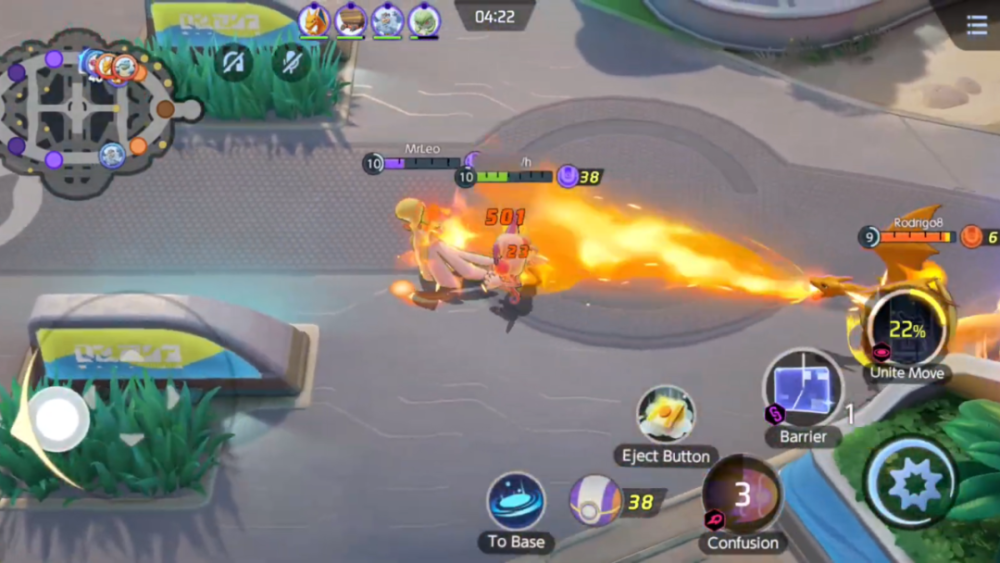Select the Crustle teammate portrait
1000x563 pixels.
click(350, 20)
